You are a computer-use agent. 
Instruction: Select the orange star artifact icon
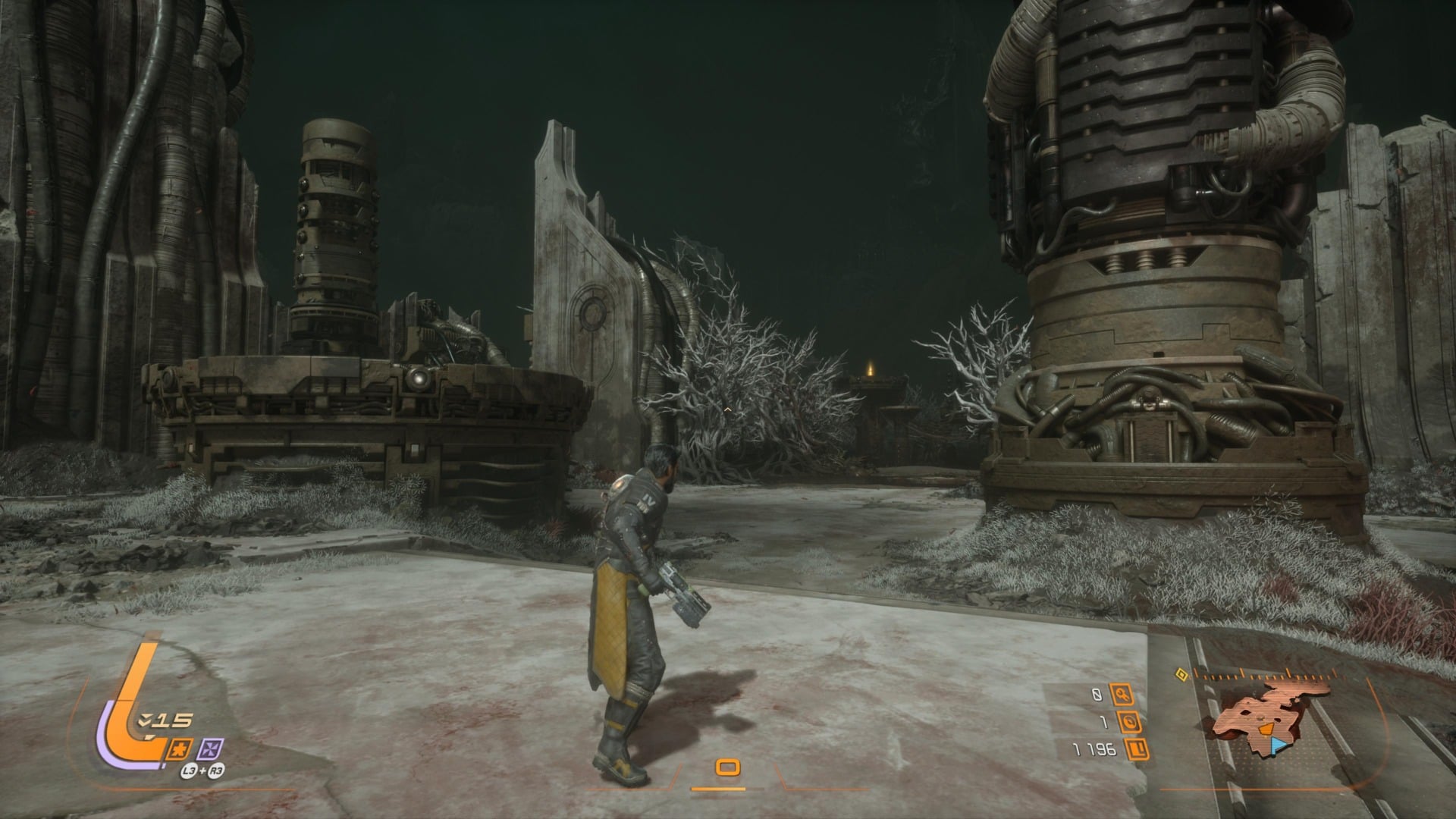(x=181, y=748)
